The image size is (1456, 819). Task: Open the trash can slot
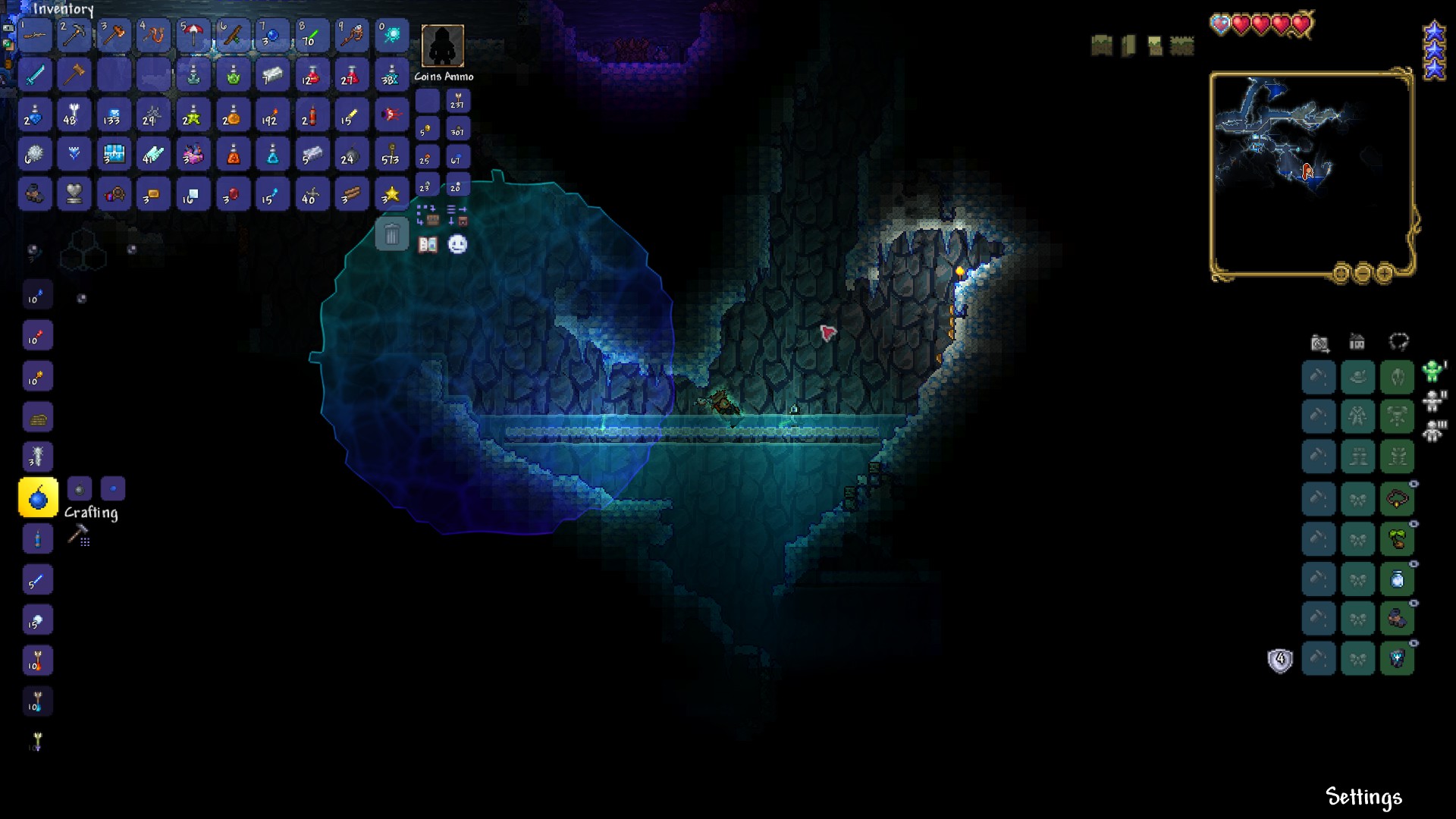(392, 234)
